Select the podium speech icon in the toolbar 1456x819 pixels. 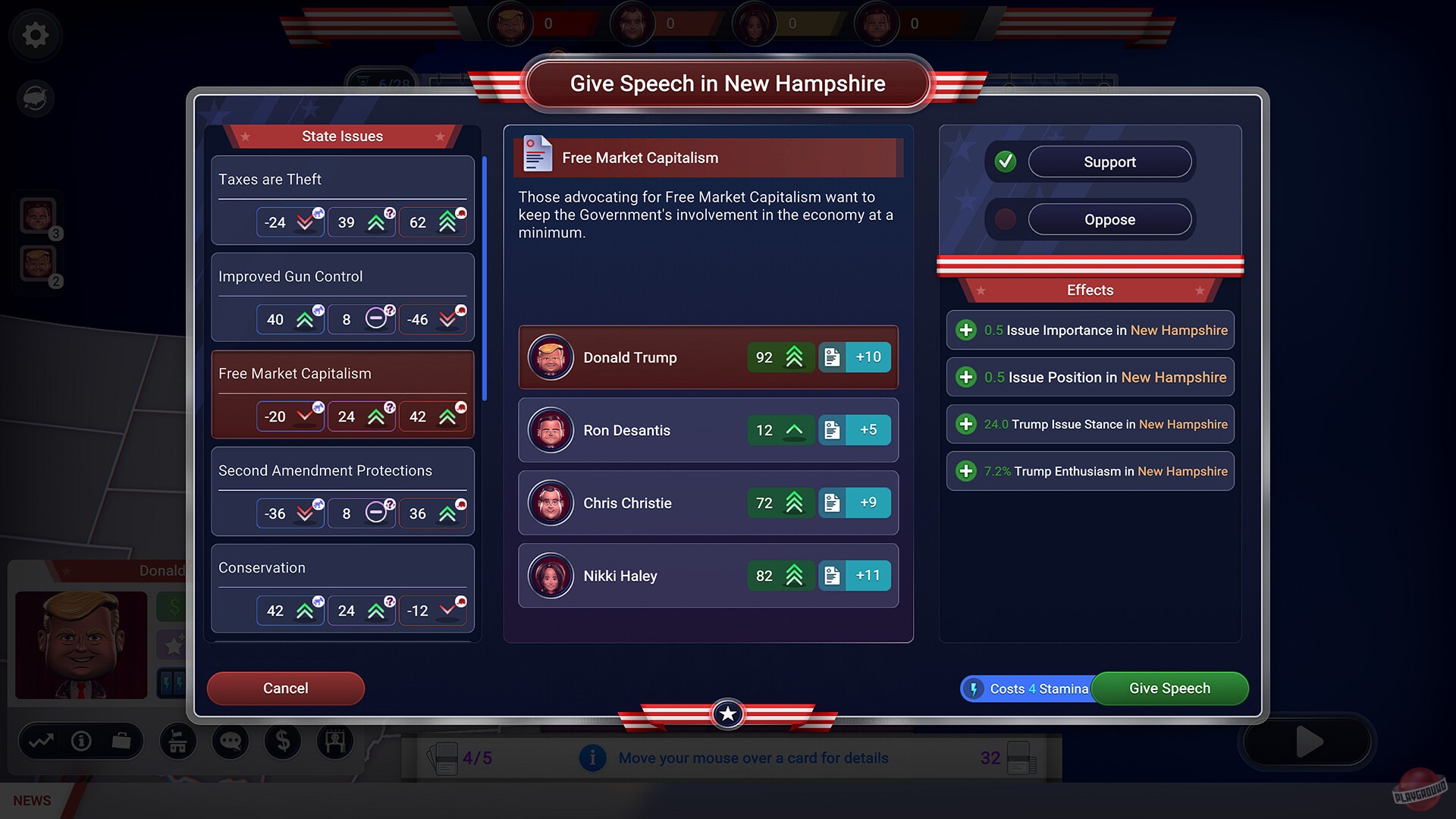pyautogui.click(x=177, y=742)
